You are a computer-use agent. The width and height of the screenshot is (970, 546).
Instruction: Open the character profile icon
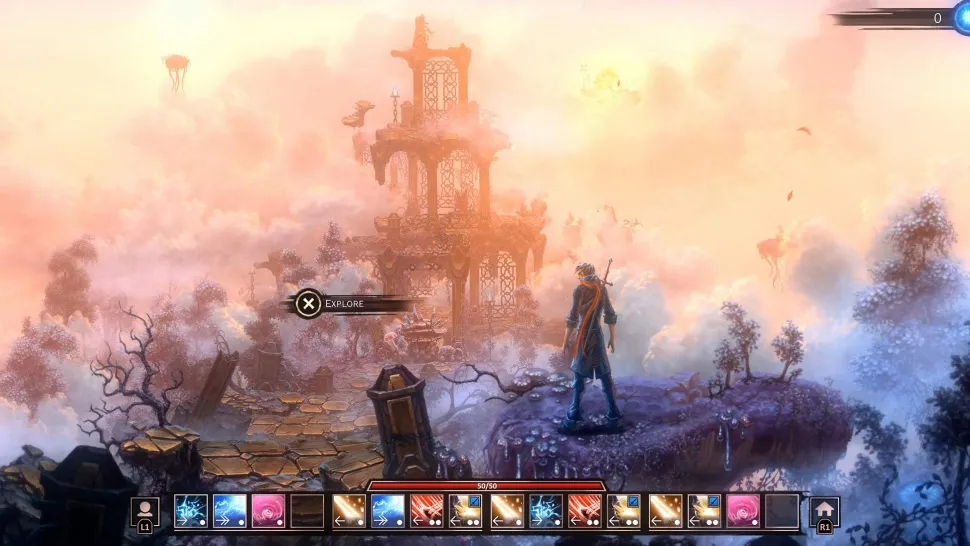[145, 509]
